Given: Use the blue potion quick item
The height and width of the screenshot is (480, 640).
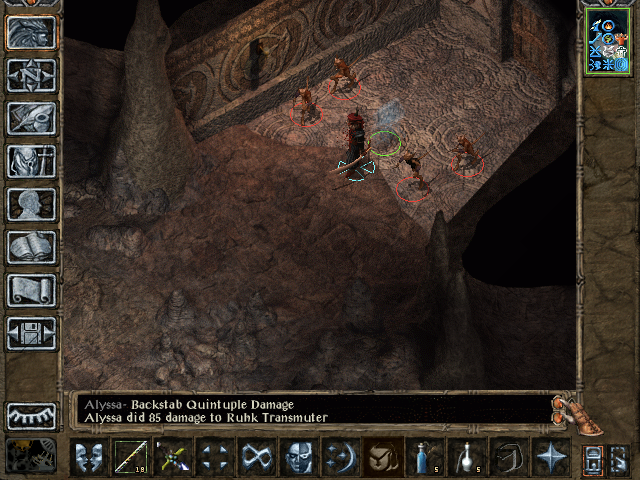Looking at the screenshot, I should tap(425, 457).
